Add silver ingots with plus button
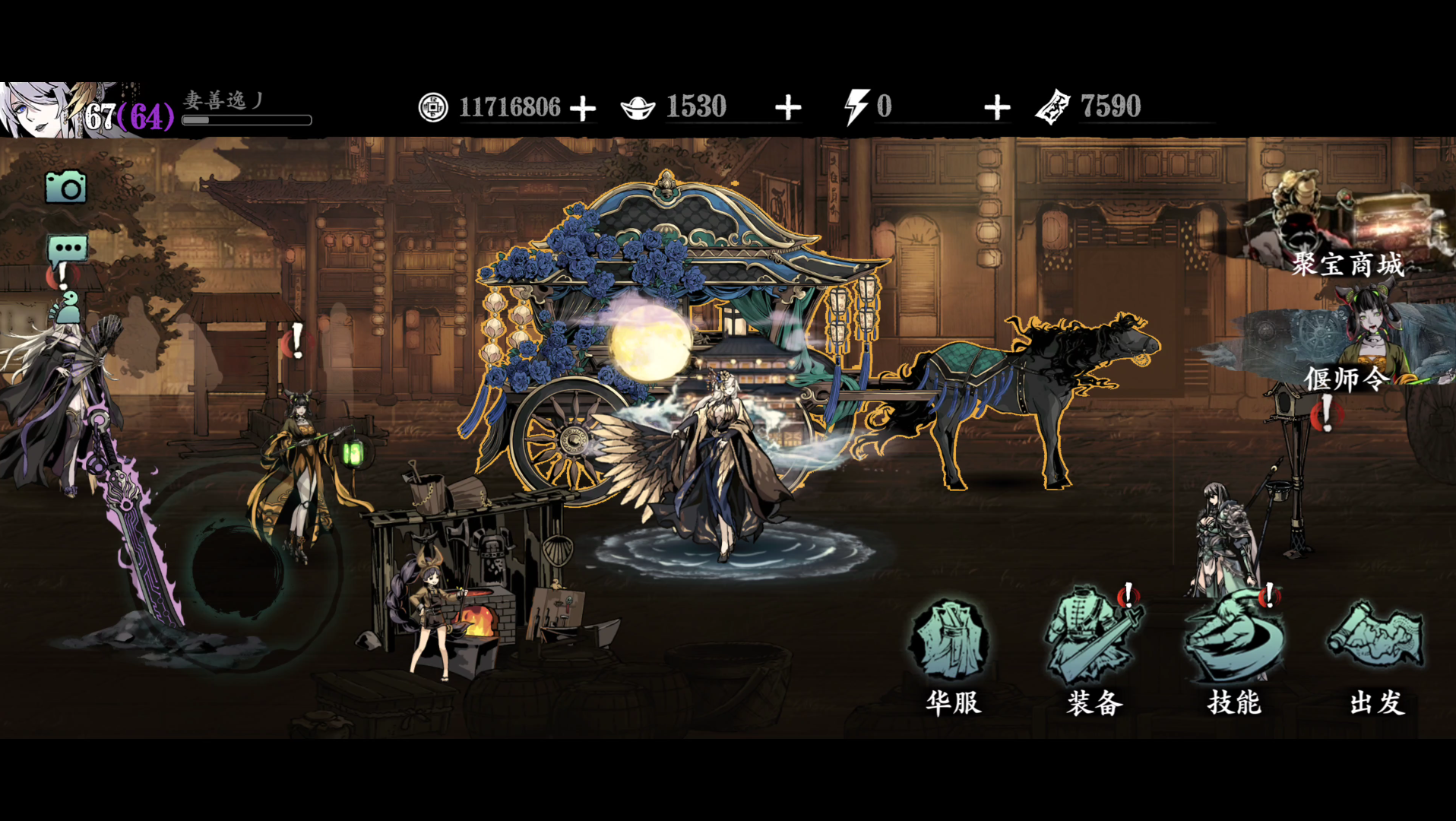The image size is (1456, 821). pos(788,108)
